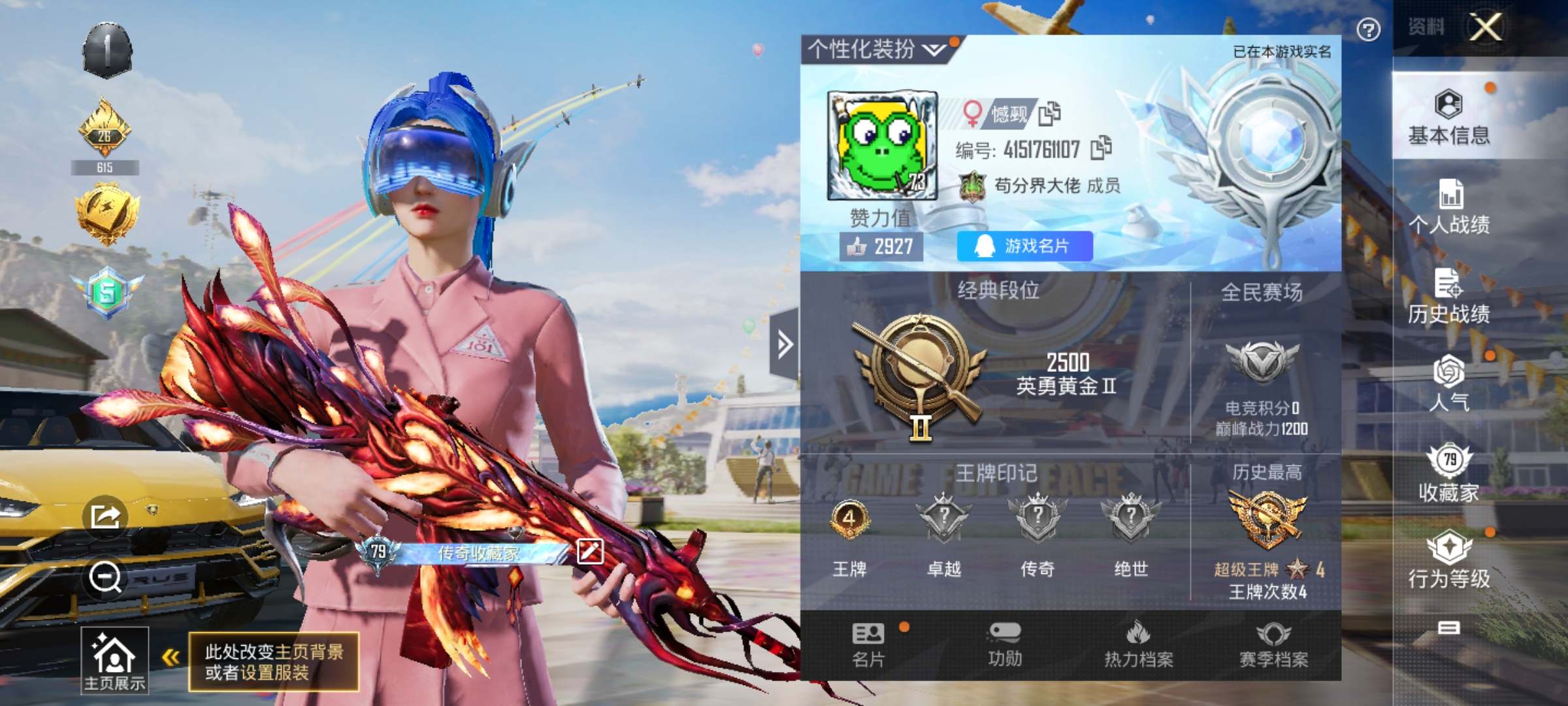Tap the green frog avatar

(882, 146)
